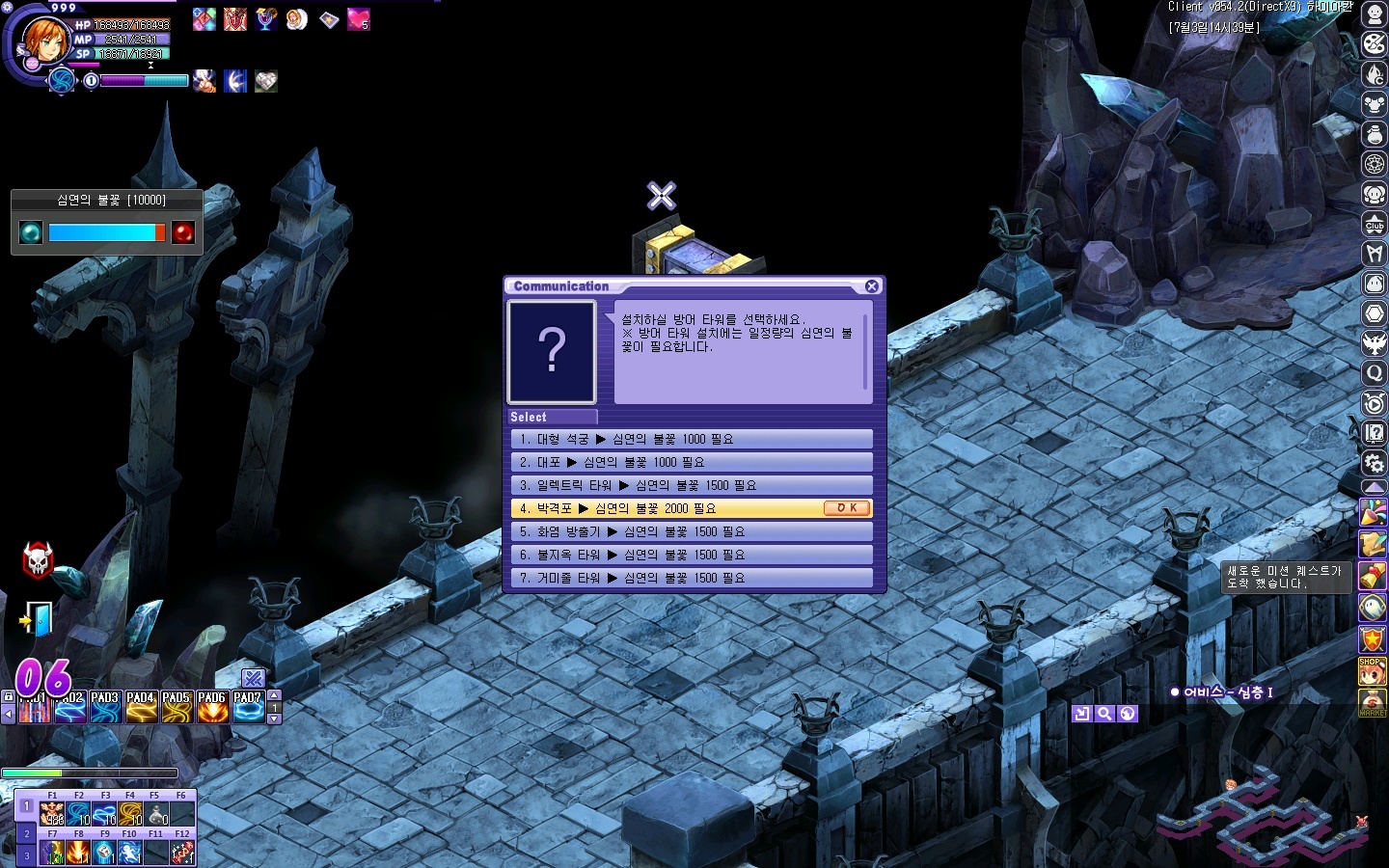1389x868 pixels.
Task: Select option 1 대형 석궁 tower
Action: (x=691, y=440)
